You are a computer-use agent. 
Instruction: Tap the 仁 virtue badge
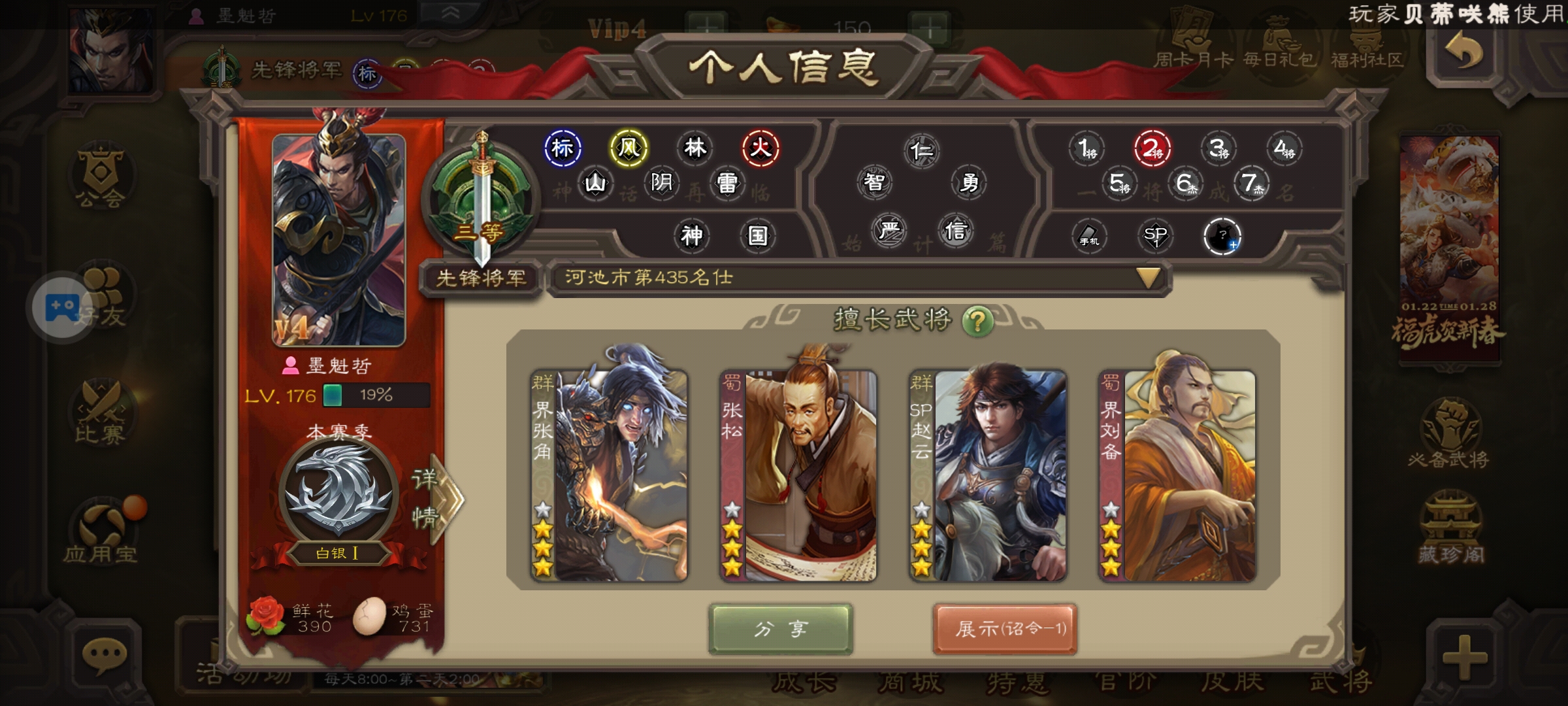(921, 151)
